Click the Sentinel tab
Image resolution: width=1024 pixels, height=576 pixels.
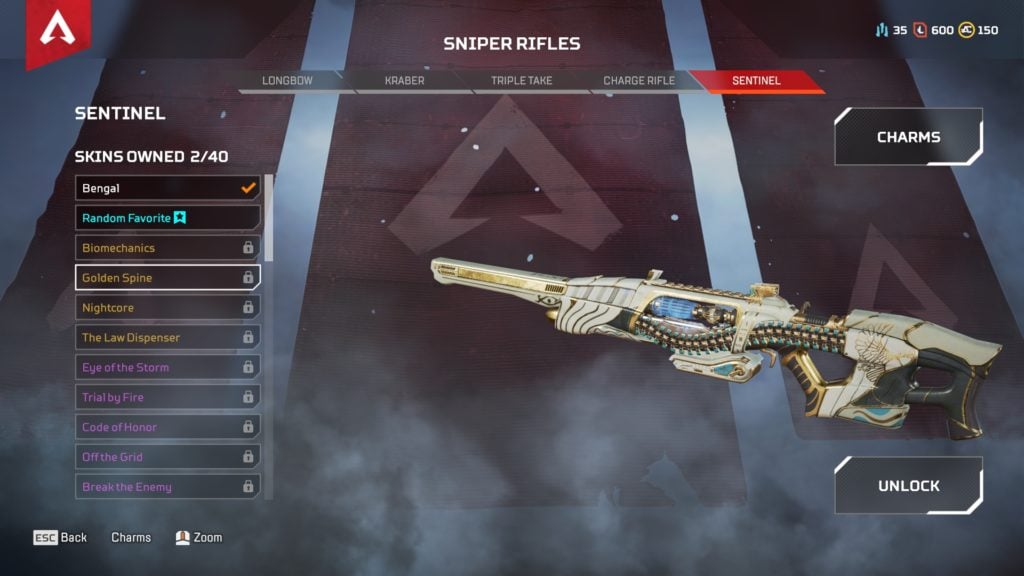pyautogui.click(x=756, y=80)
